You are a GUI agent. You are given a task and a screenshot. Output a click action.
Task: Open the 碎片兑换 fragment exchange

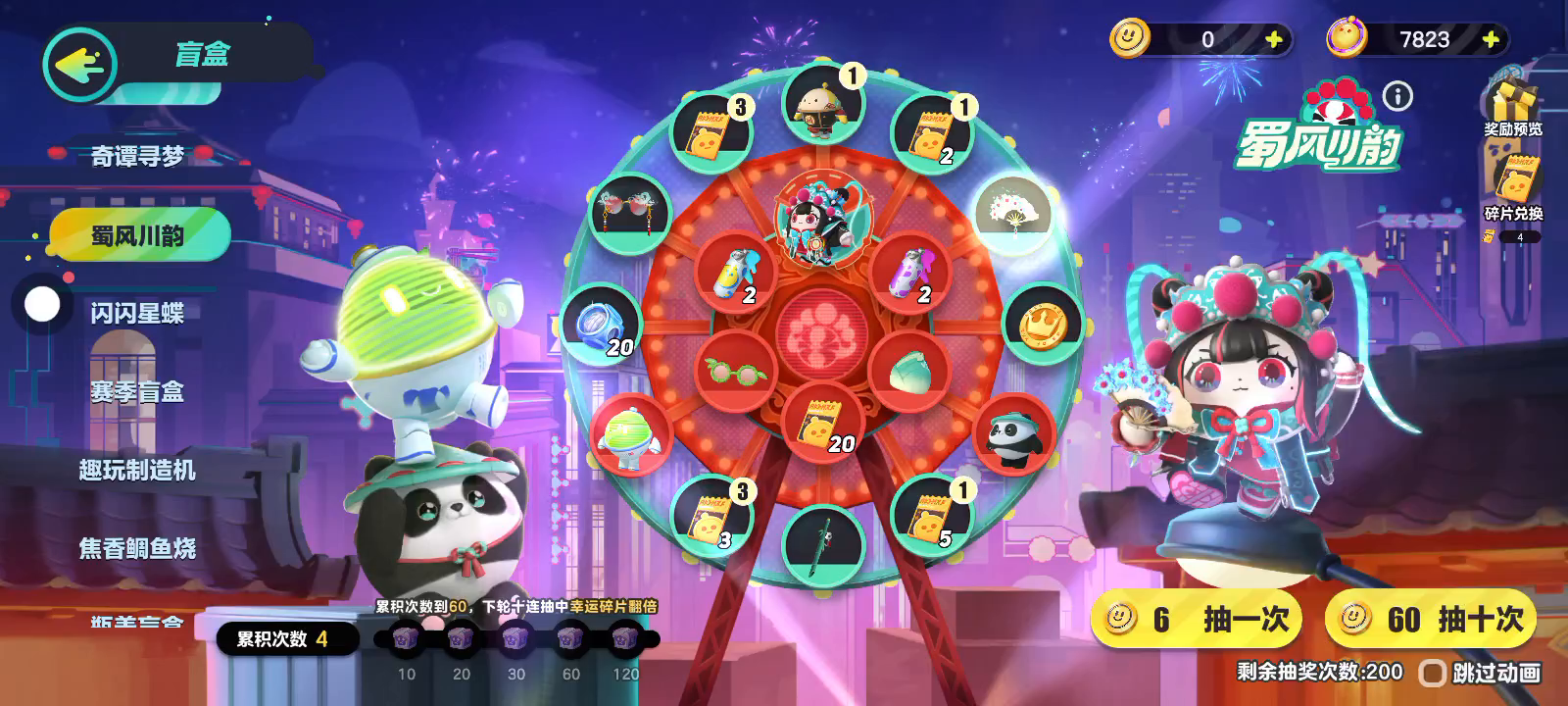click(1513, 189)
